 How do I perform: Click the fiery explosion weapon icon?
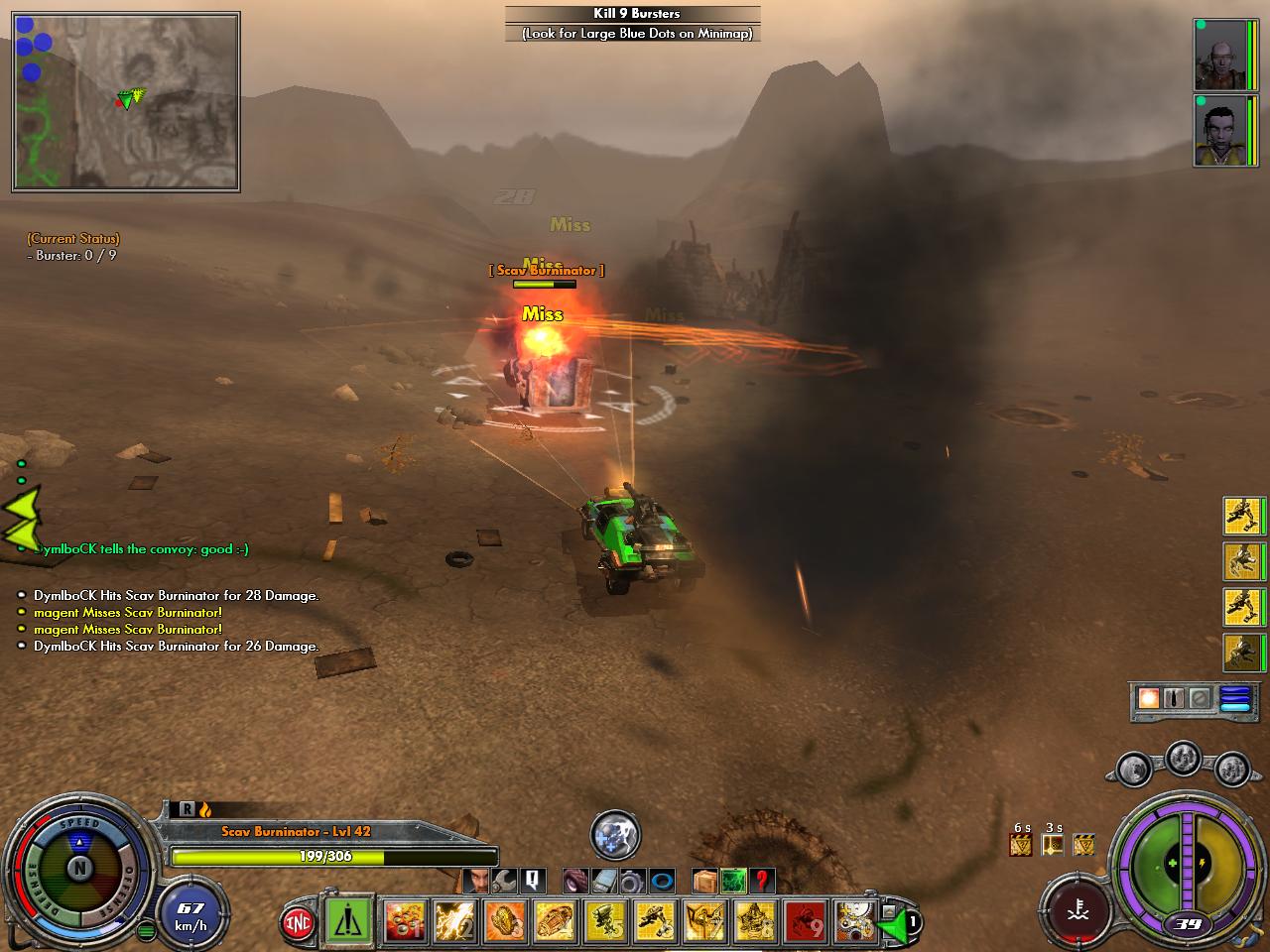coord(1149,697)
